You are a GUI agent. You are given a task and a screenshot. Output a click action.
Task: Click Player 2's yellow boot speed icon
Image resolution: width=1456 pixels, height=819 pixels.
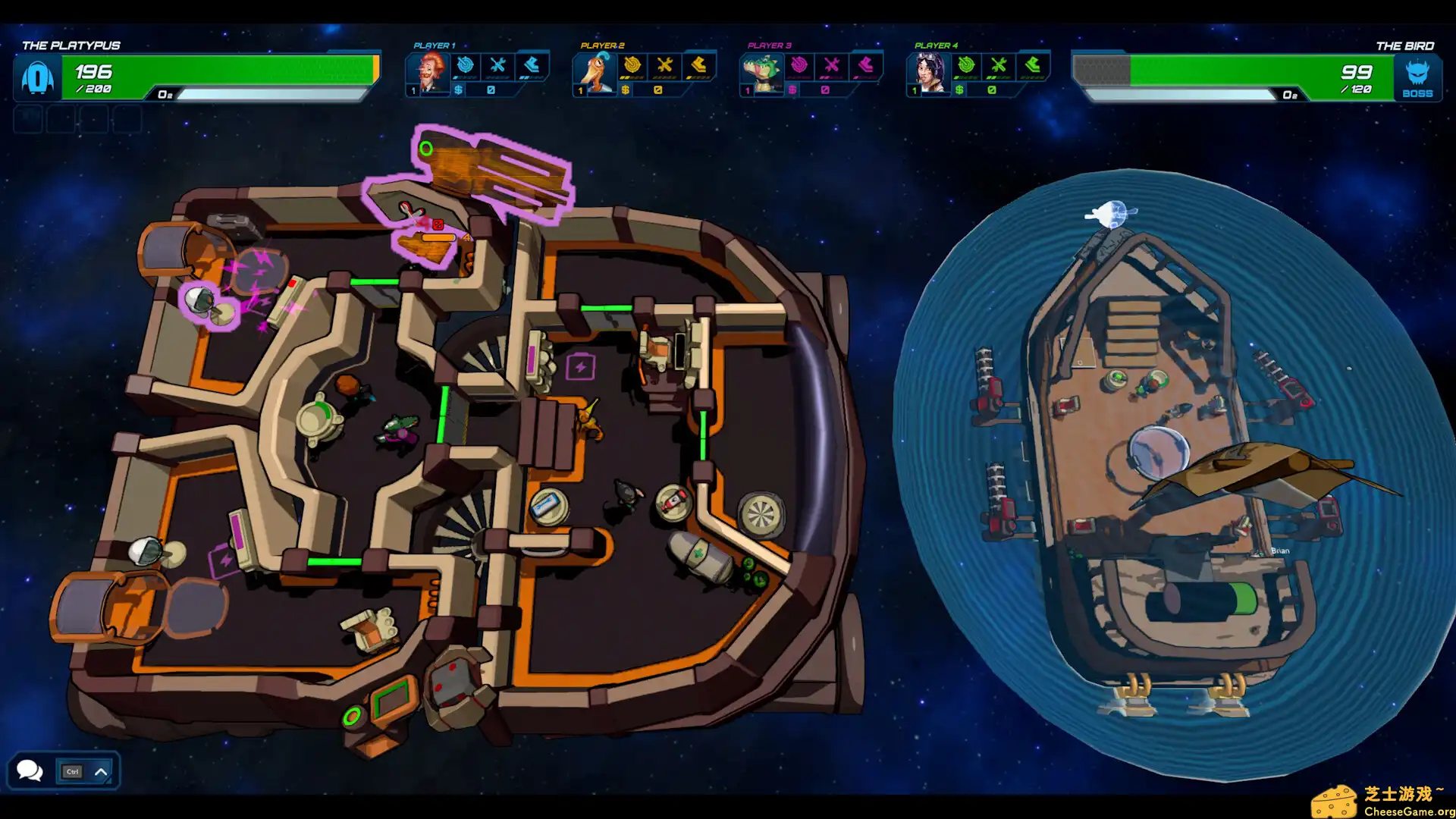[698, 66]
